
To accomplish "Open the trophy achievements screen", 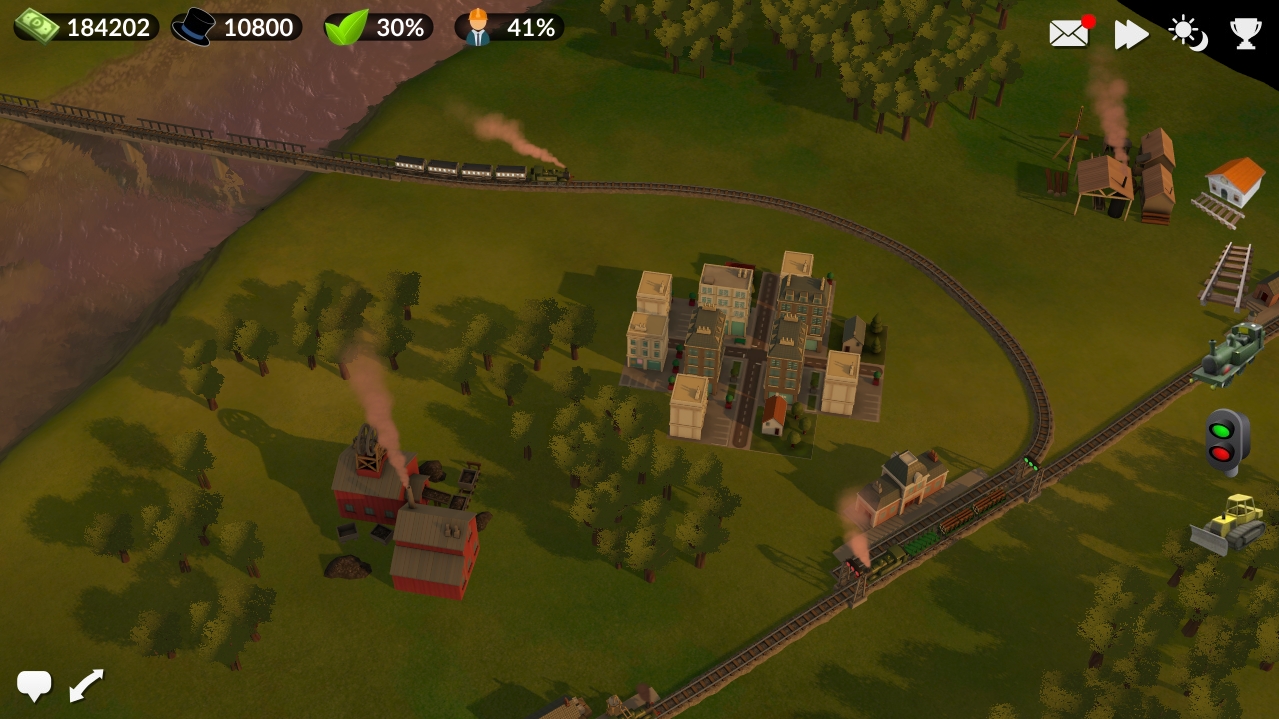I will click(x=1245, y=33).
